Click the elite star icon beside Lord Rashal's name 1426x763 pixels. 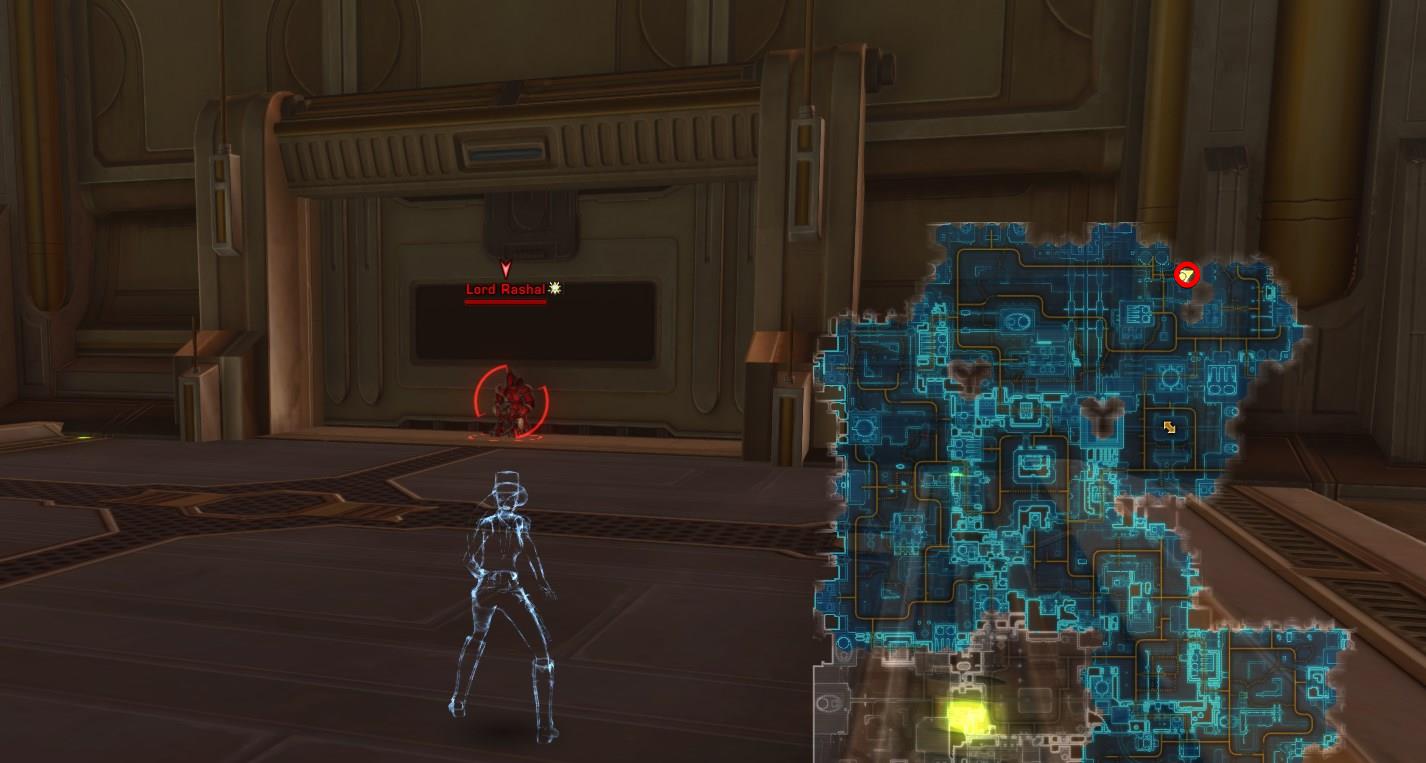tap(553, 287)
